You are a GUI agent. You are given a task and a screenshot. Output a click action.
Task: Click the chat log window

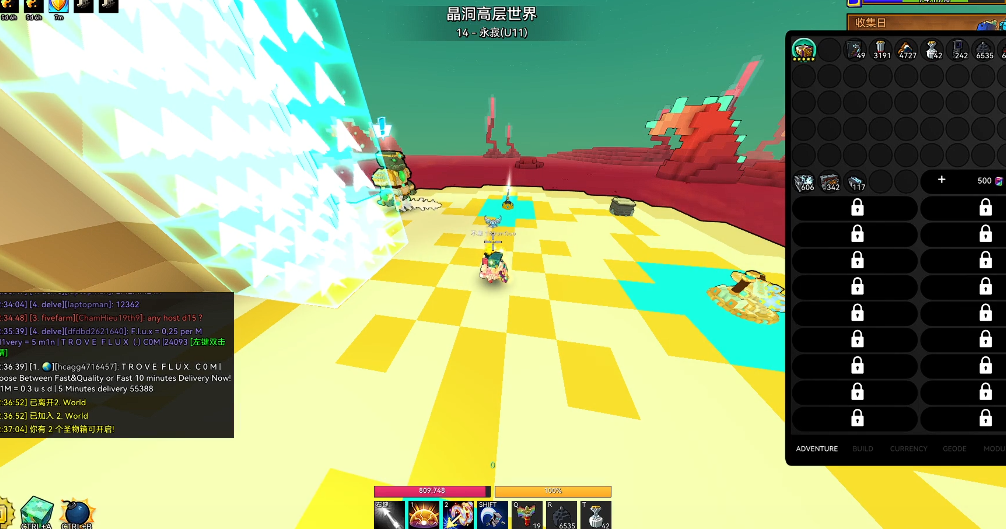click(x=116, y=365)
